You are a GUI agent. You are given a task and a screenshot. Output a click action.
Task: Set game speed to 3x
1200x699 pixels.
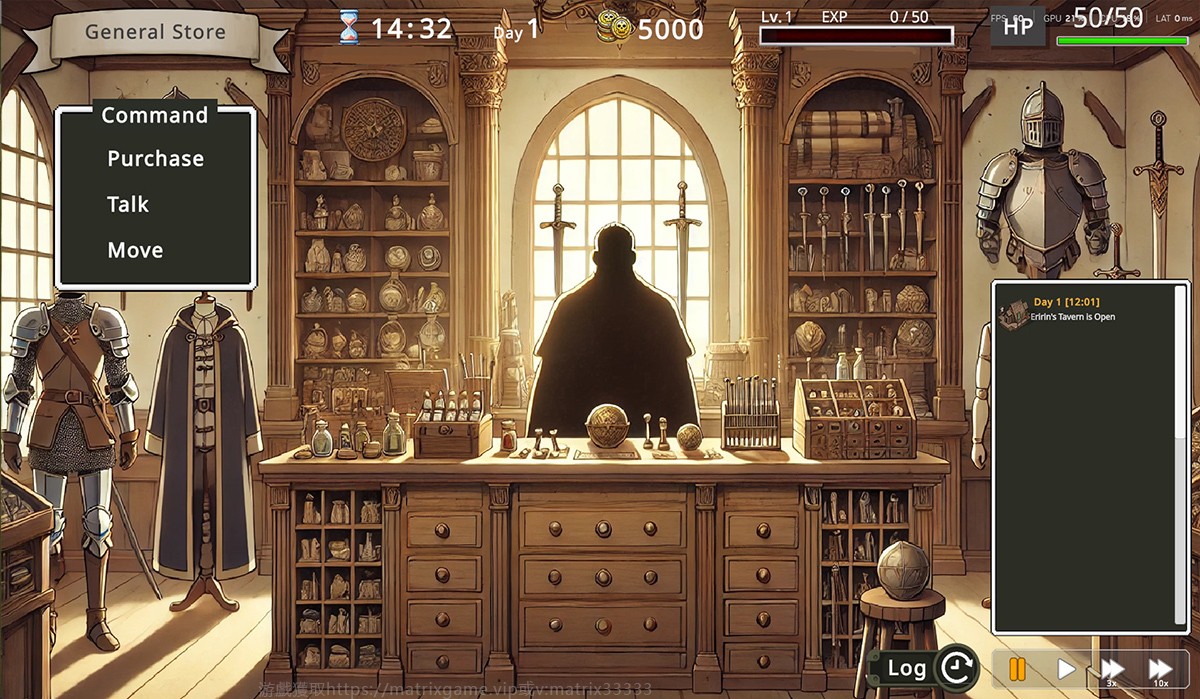click(1112, 668)
